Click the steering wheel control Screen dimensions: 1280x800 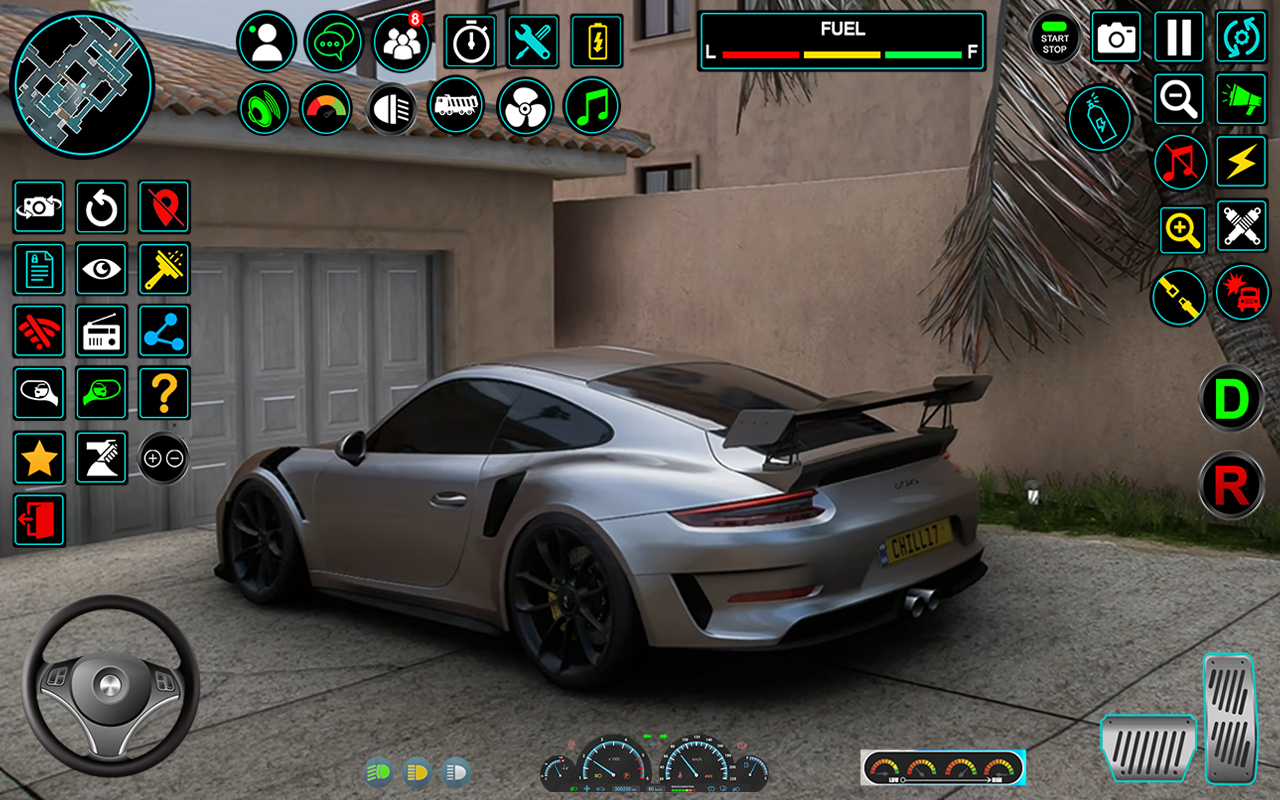click(110, 685)
